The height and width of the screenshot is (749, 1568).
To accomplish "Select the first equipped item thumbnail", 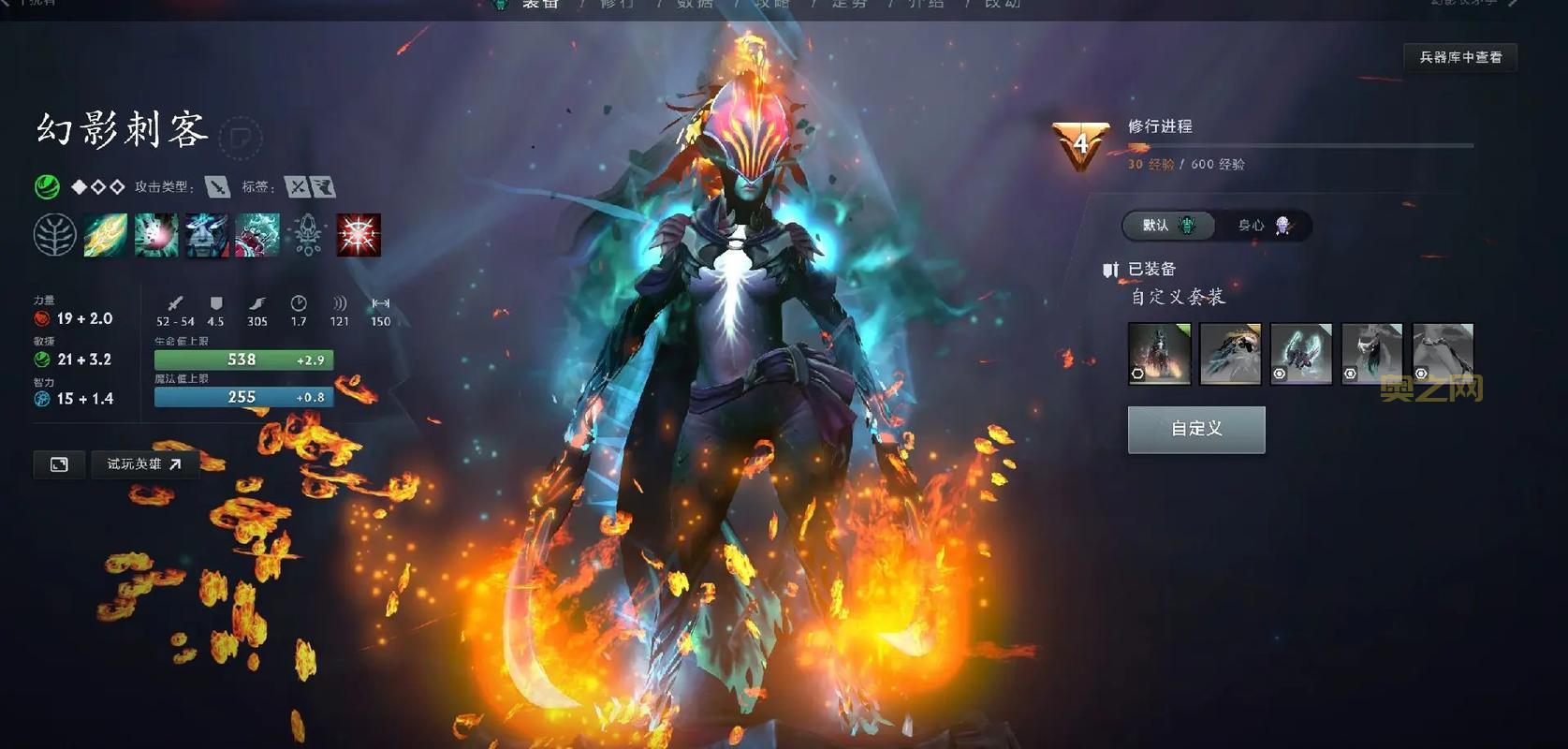I will (1159, 355).
